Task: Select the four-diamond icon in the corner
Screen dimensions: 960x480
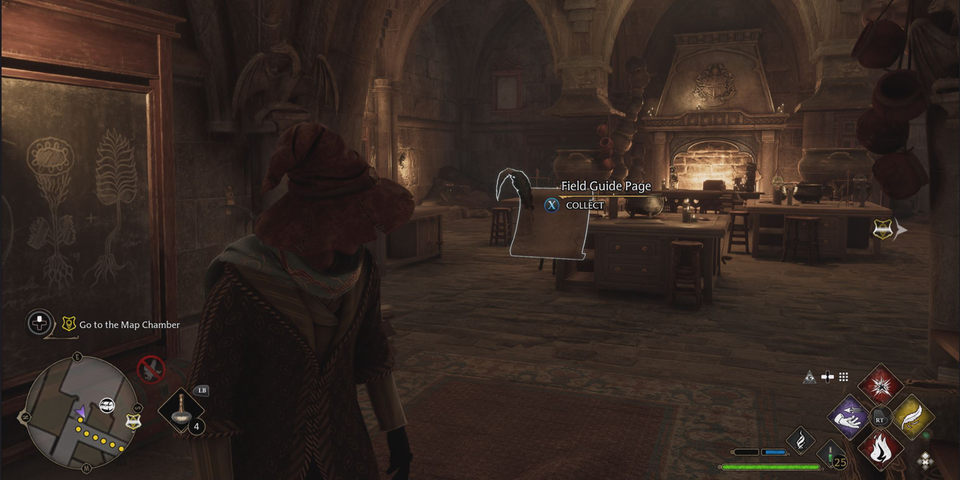Action: [926, 461]
